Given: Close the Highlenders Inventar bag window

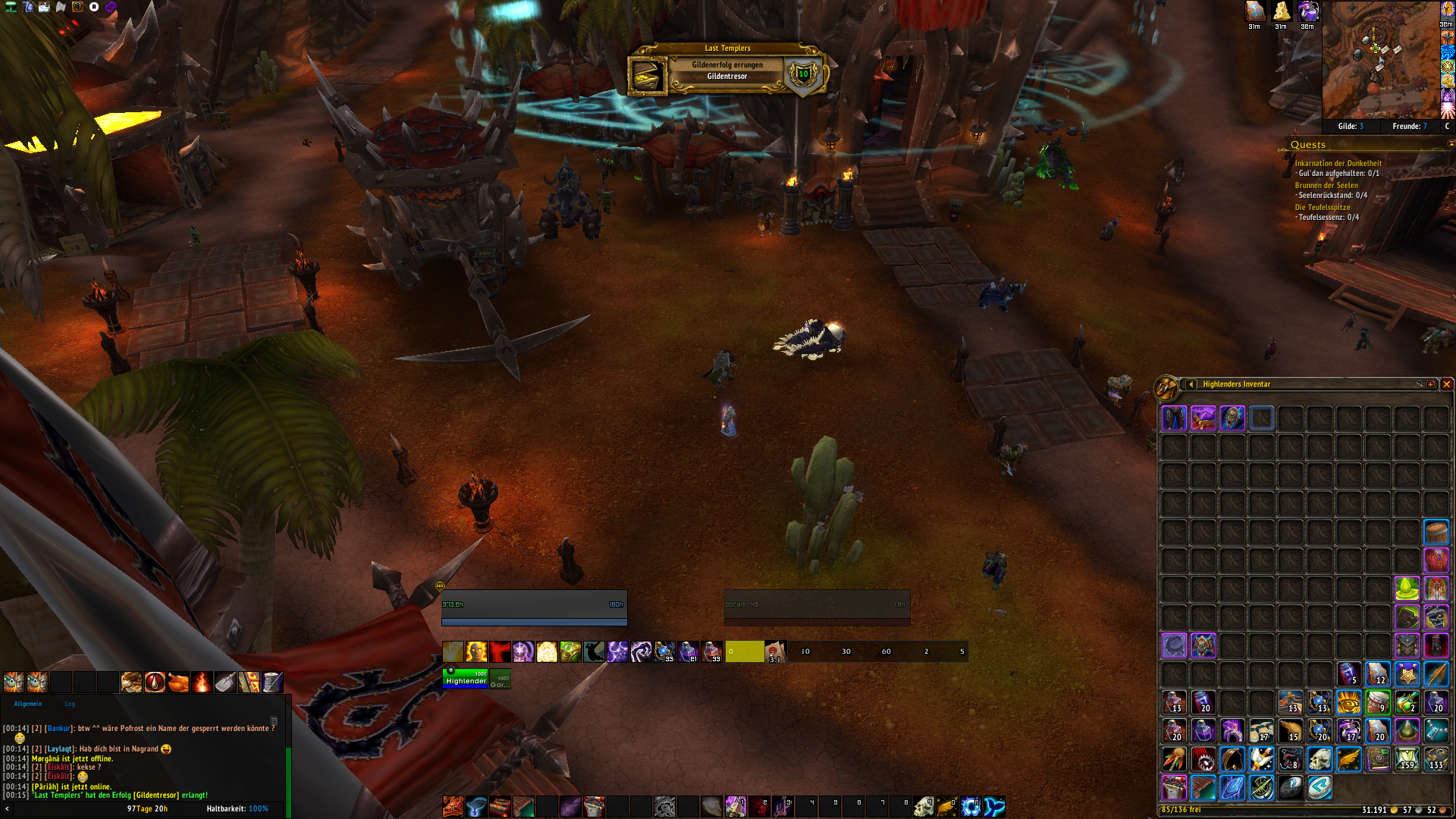Looking at the screenshot, I should click(x=1446, y=384).
